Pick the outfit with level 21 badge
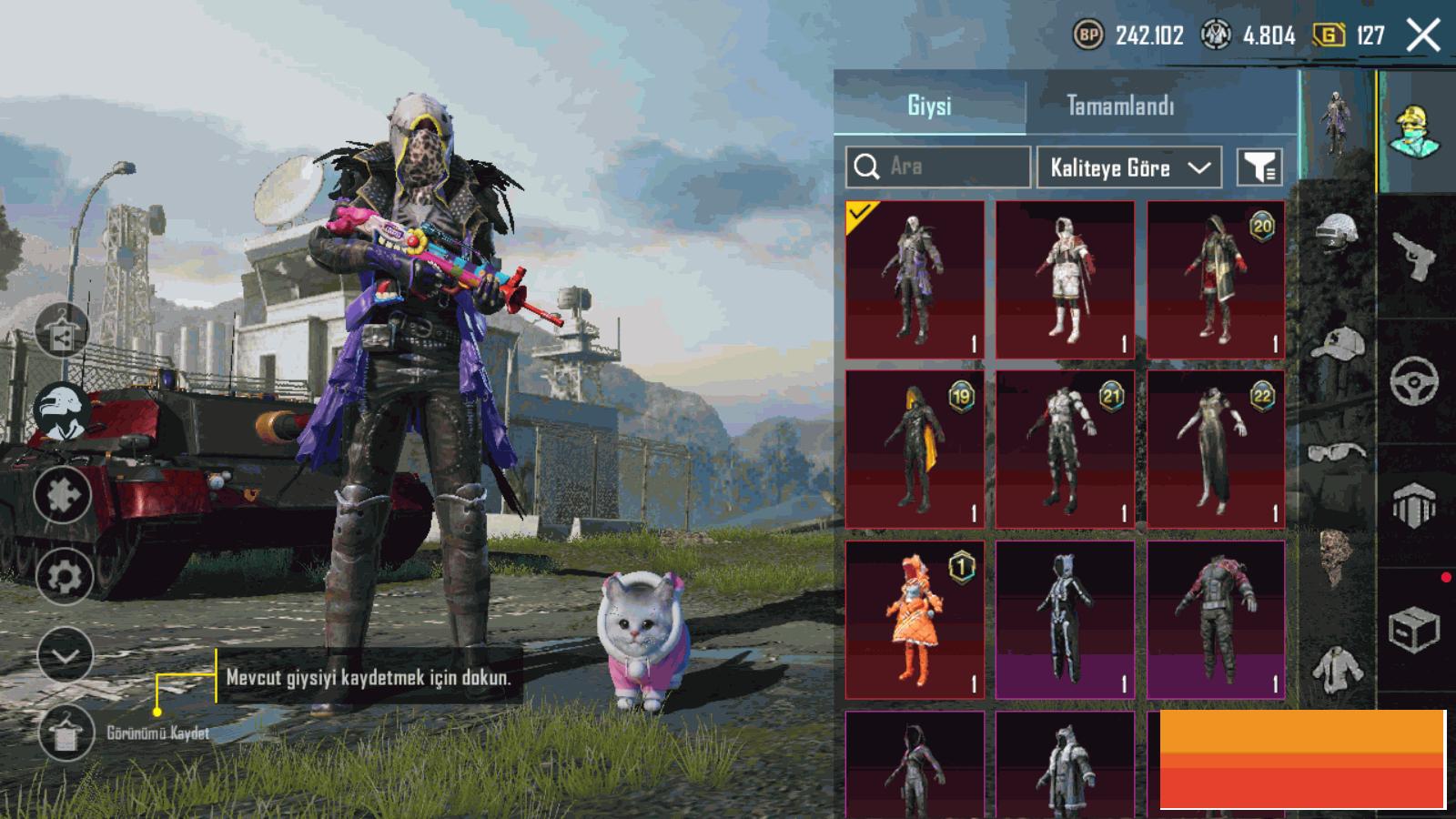1456x819 pixels. (x=1065, y=449)
